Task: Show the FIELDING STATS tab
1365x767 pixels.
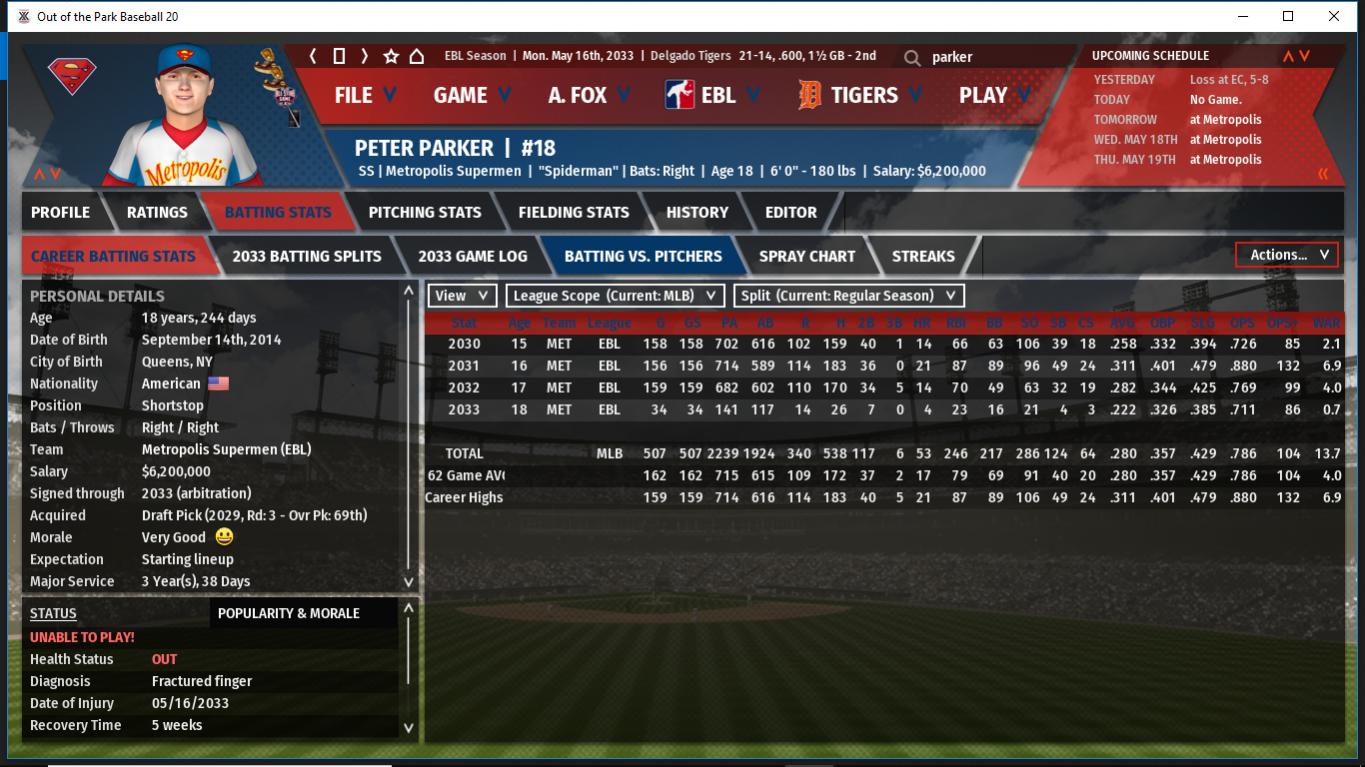Action: 573,212
